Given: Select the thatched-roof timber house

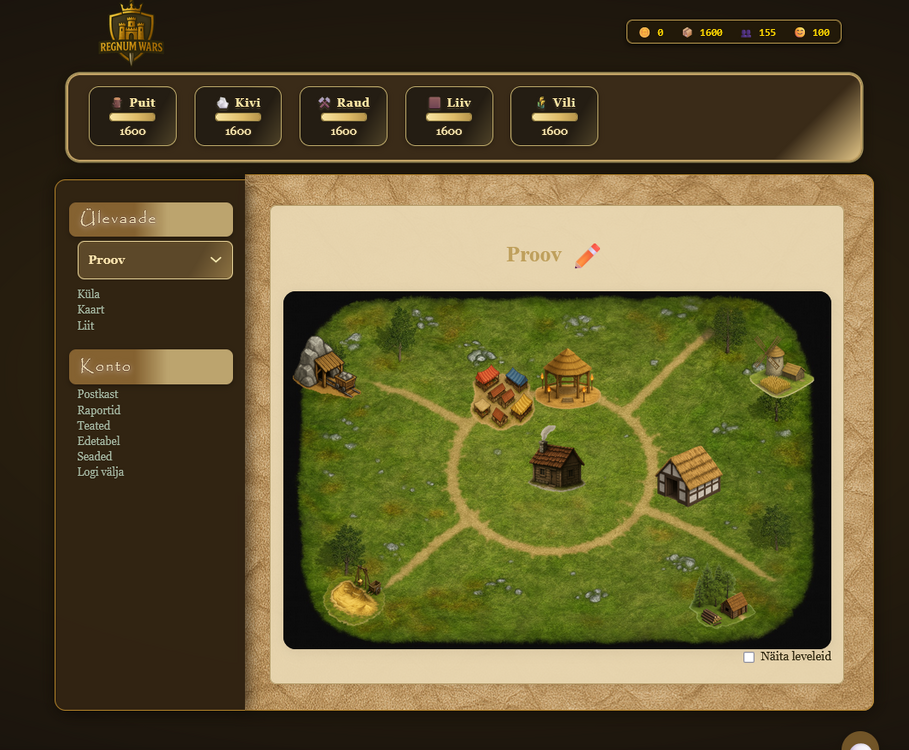Looking at the screenshot, I should (x=689, y=474).
